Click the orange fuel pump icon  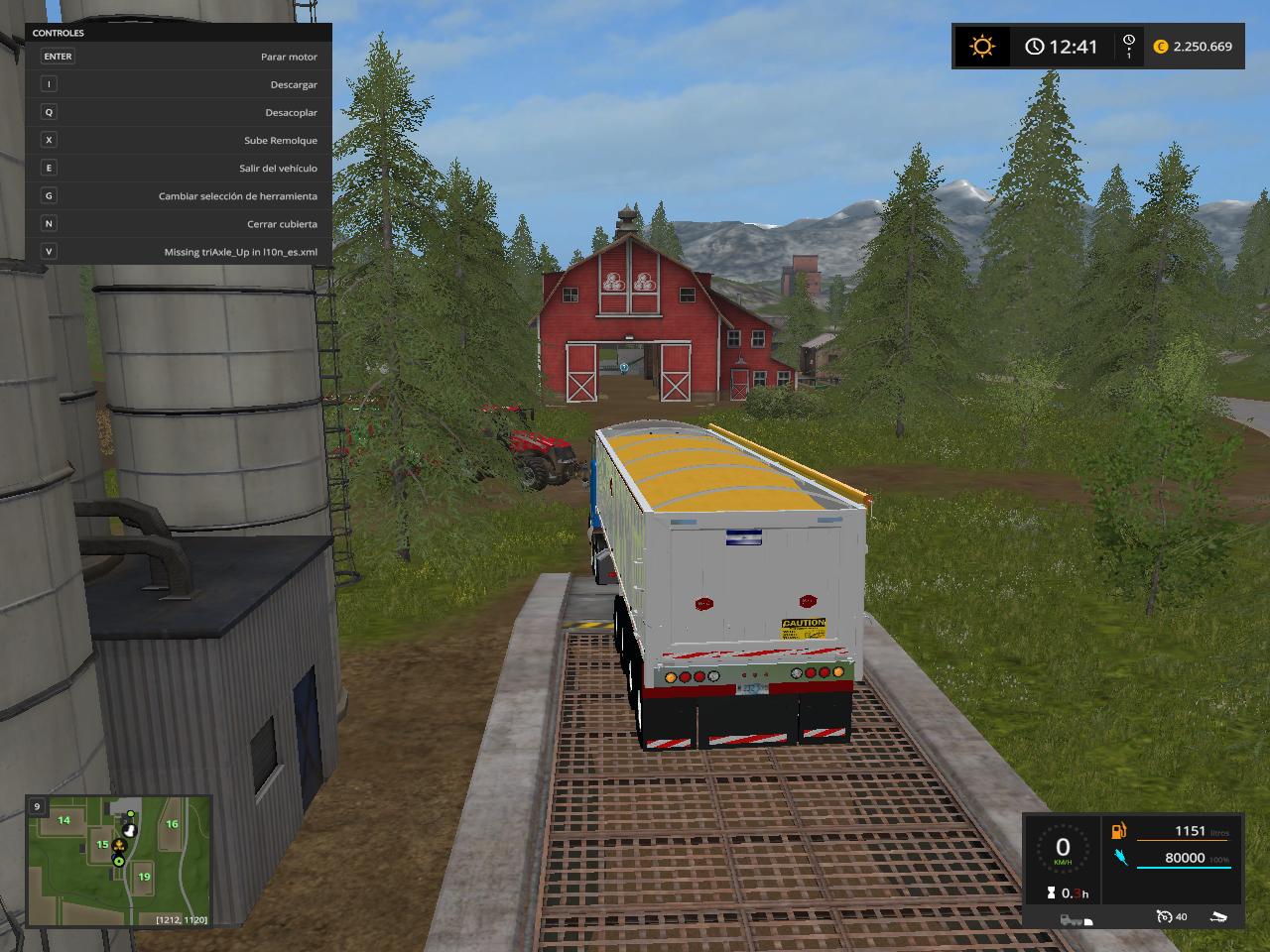1119,832
